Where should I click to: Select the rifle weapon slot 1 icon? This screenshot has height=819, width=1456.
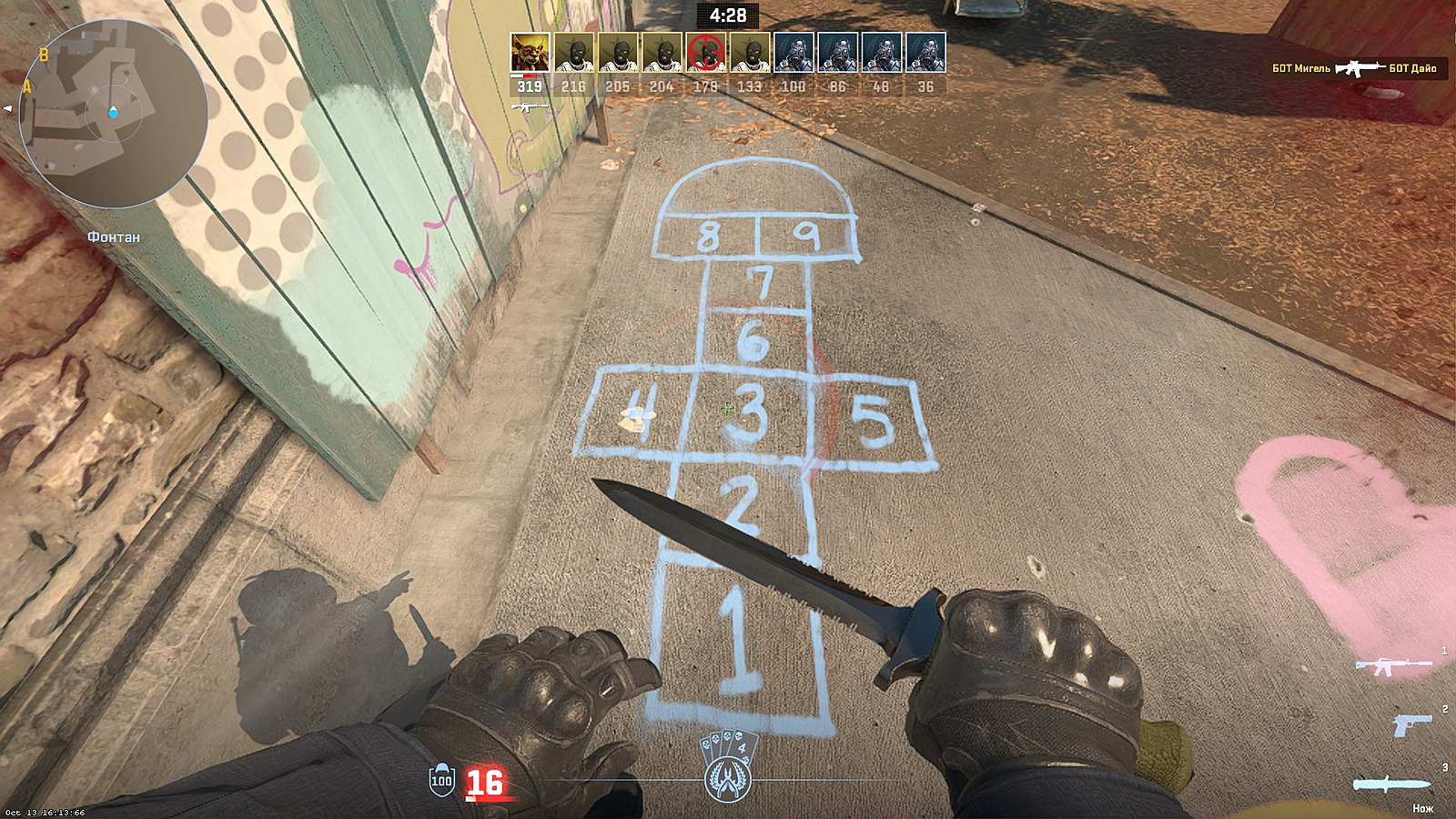point(1395,667)
